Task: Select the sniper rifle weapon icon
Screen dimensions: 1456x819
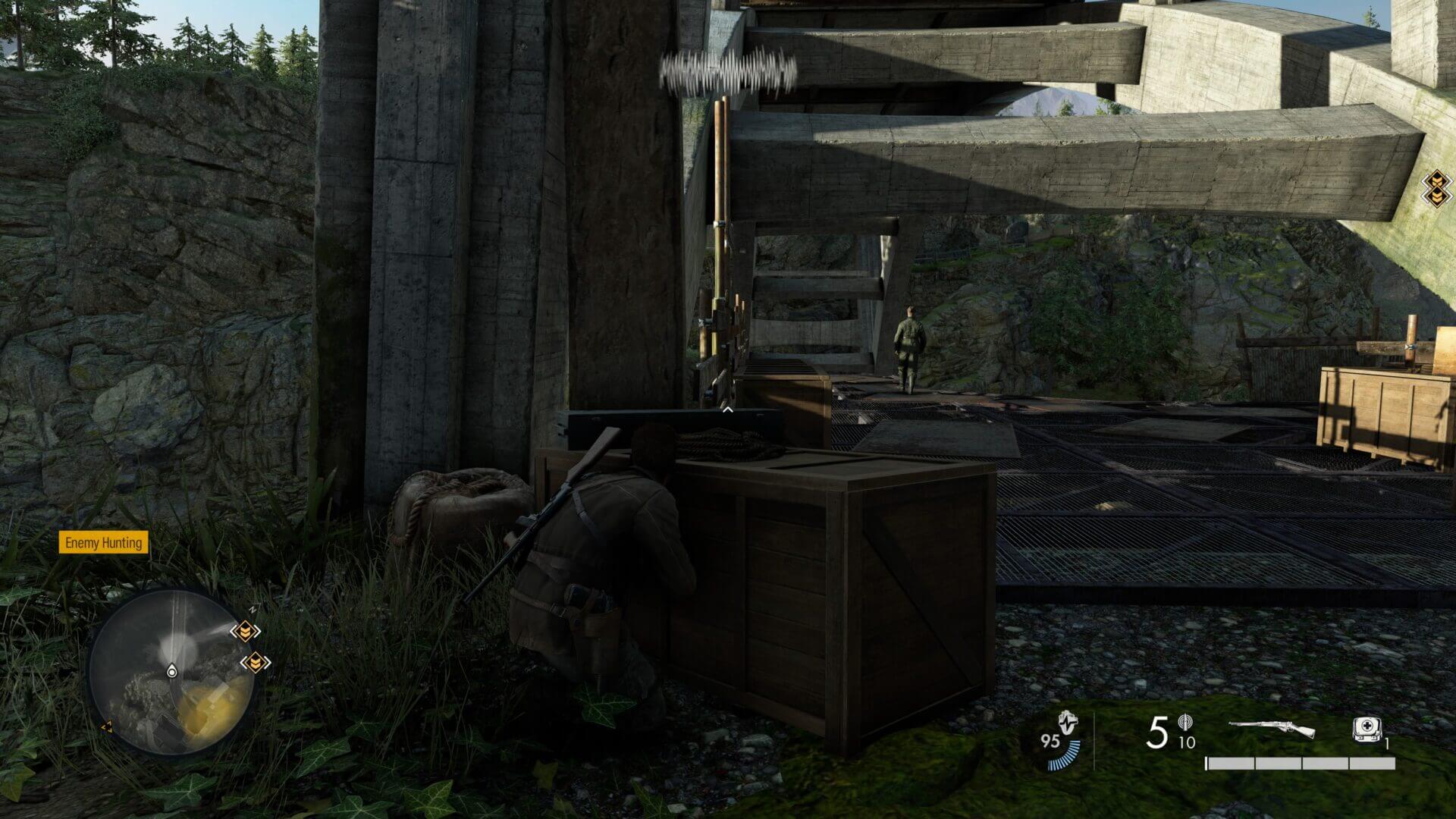Action: [1272, 730]
